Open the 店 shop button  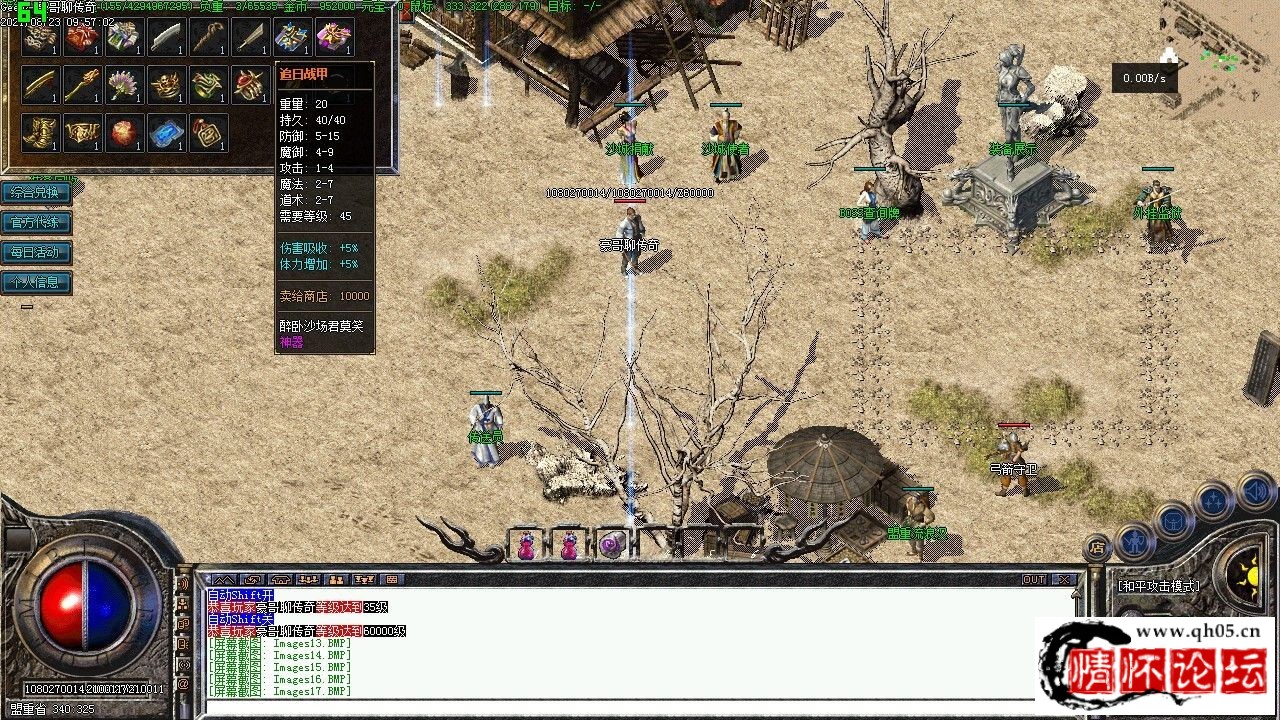coord(1096,547)
